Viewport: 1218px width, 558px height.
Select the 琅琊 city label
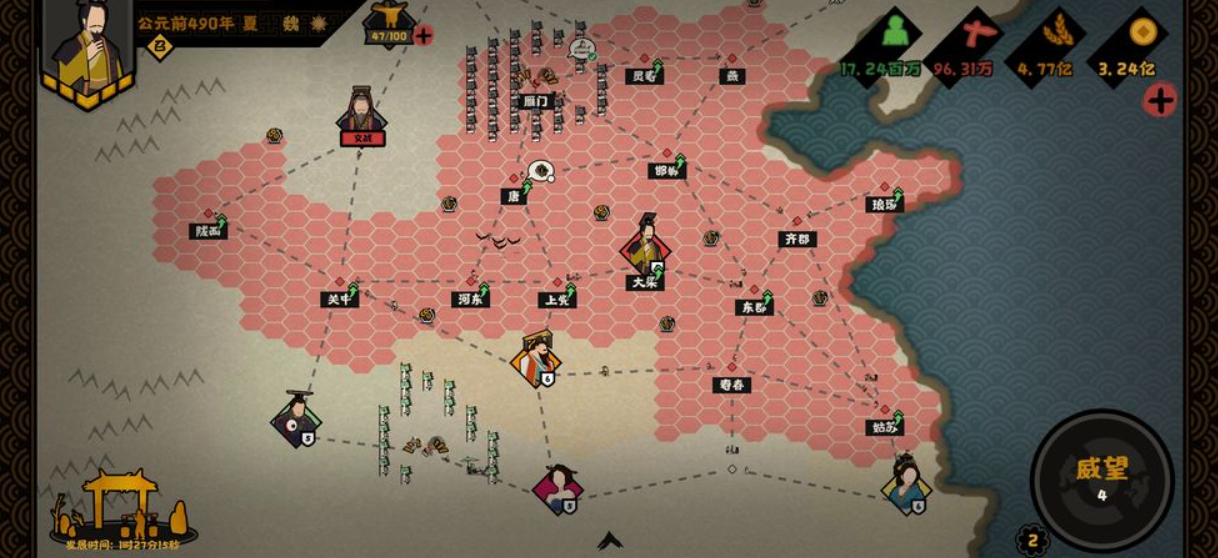[x=884, y=204]
